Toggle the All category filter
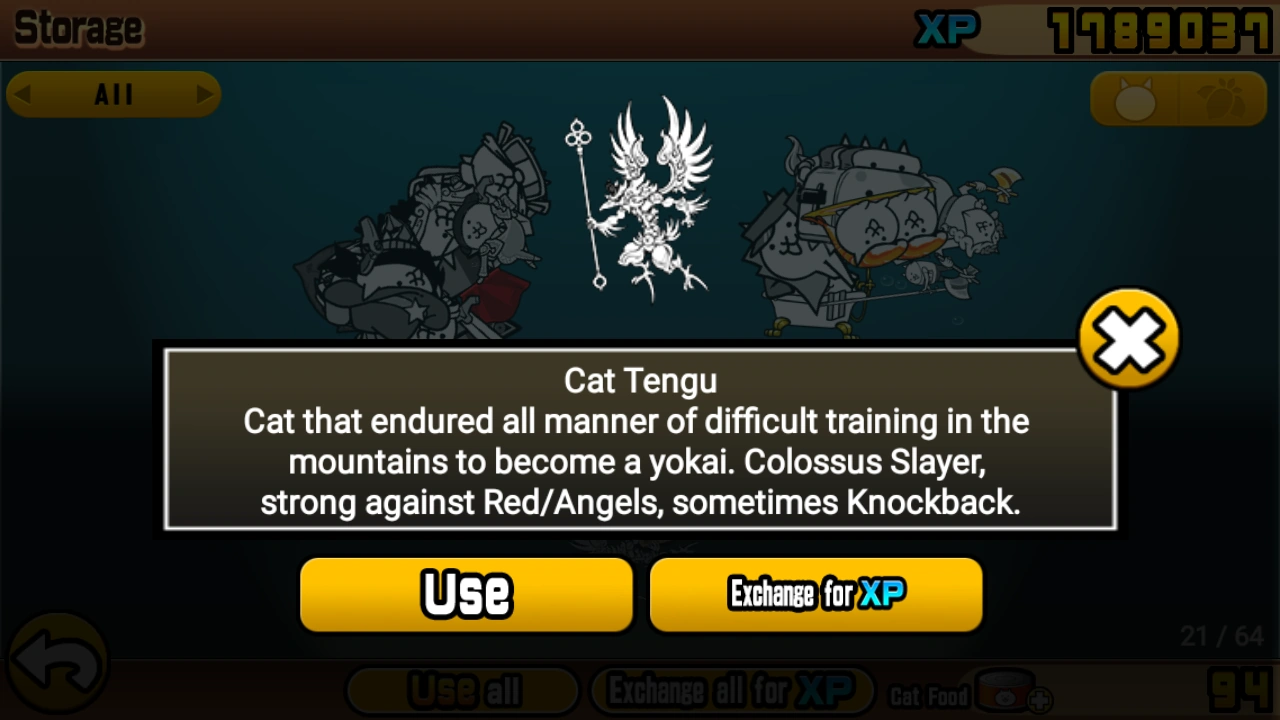 click(x=113, y=94)
